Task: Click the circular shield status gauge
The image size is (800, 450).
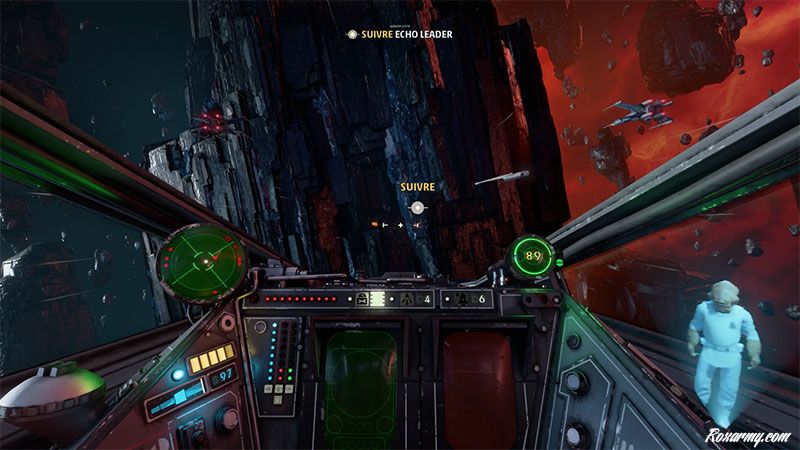Action: (534, 257)
